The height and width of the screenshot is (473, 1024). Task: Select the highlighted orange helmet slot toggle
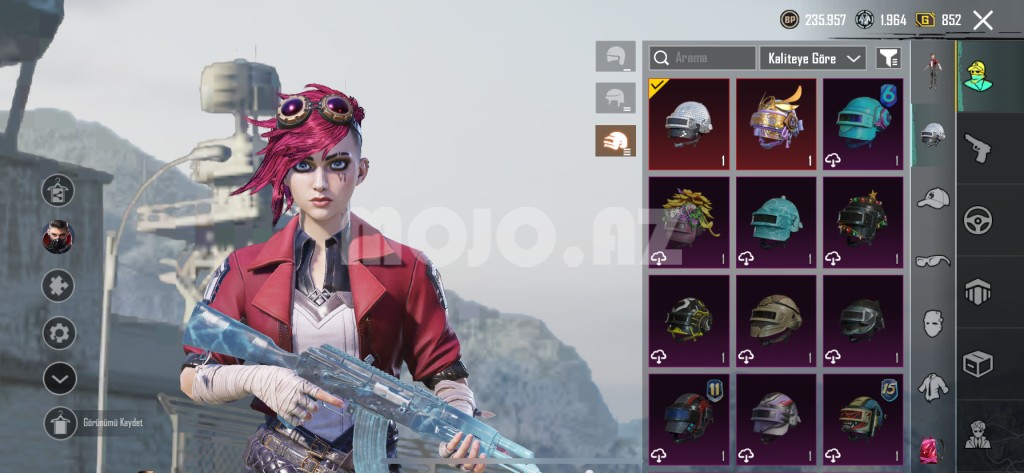[616, 141]
